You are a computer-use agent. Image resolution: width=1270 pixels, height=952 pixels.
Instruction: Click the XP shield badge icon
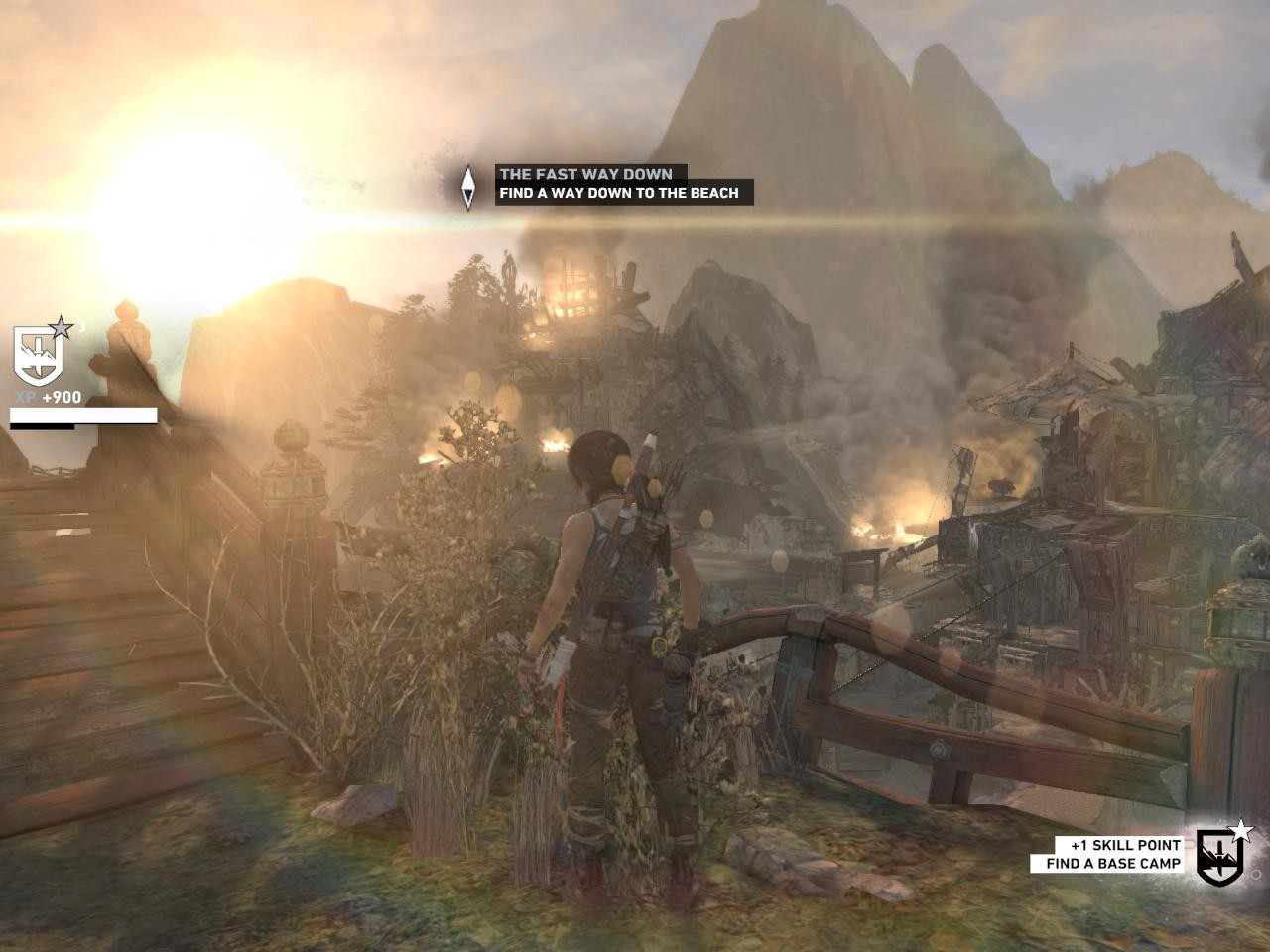tap(40, 355)
